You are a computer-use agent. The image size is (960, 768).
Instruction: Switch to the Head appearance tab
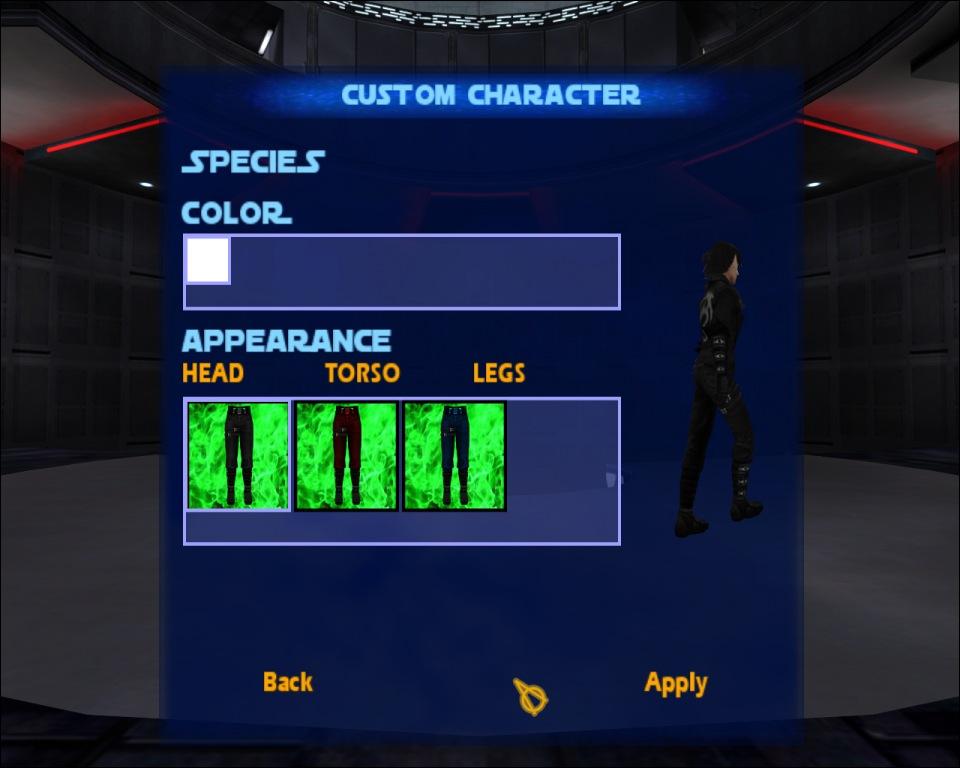[x=212, y=373]
